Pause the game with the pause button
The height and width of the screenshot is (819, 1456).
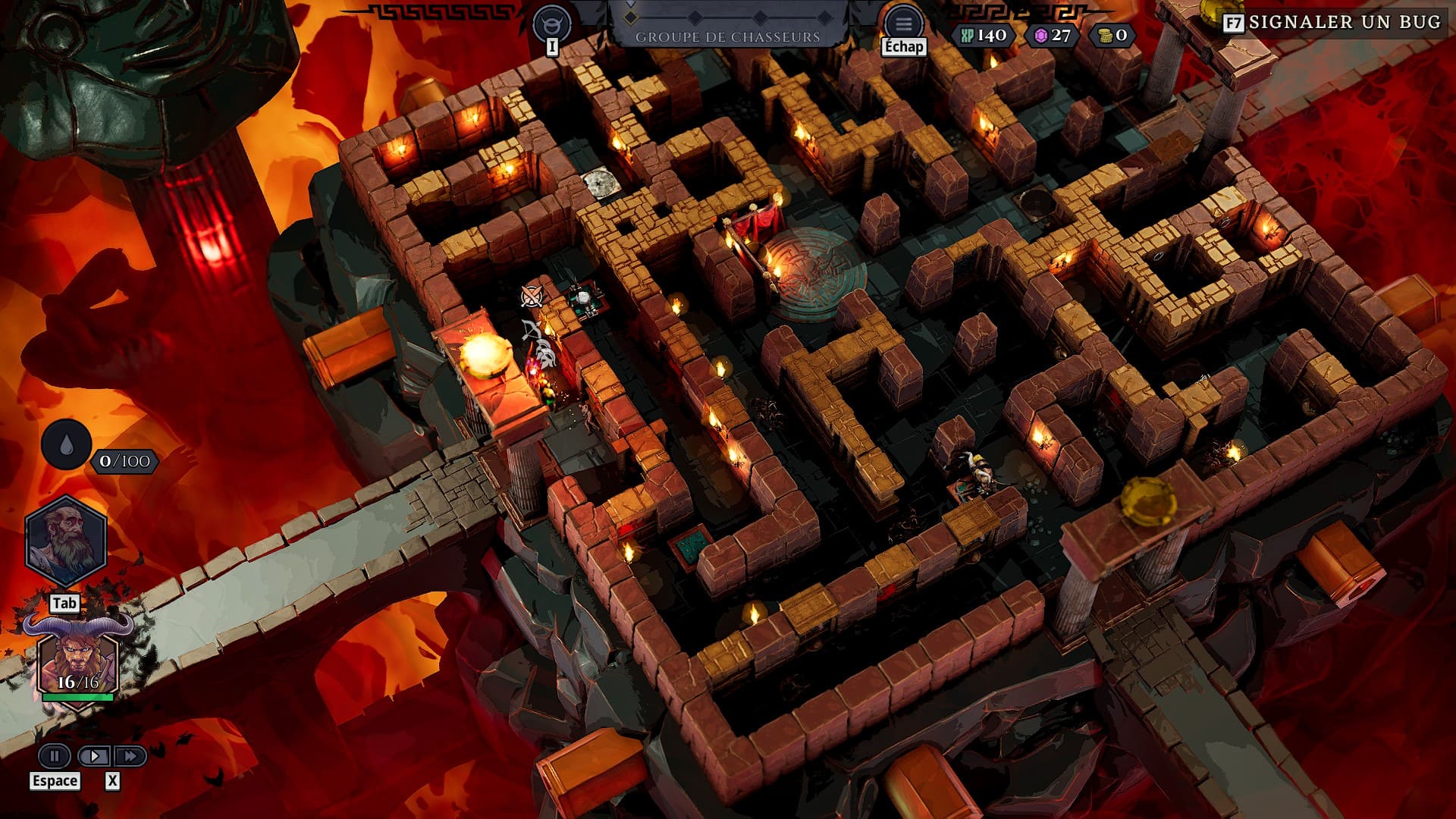point(55,755)
